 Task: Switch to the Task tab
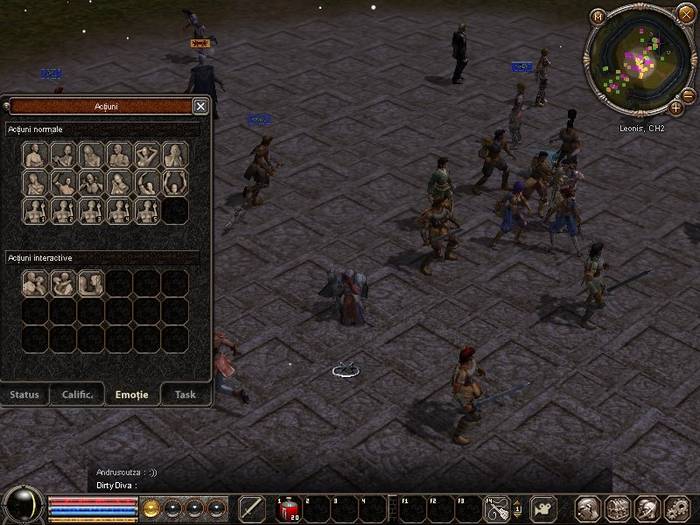tap(185, 394)
